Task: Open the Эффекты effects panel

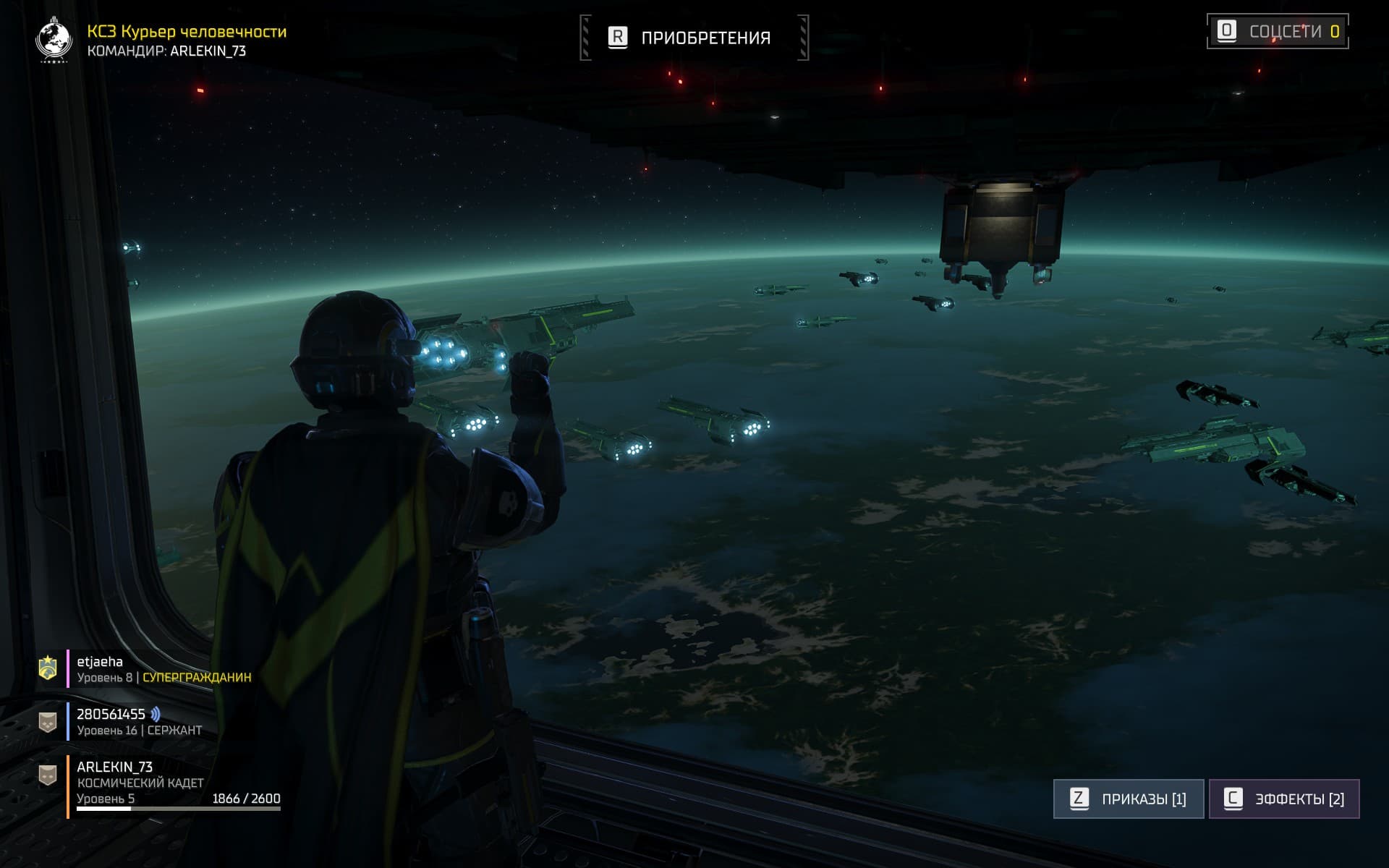Action: pos(1284,799)
